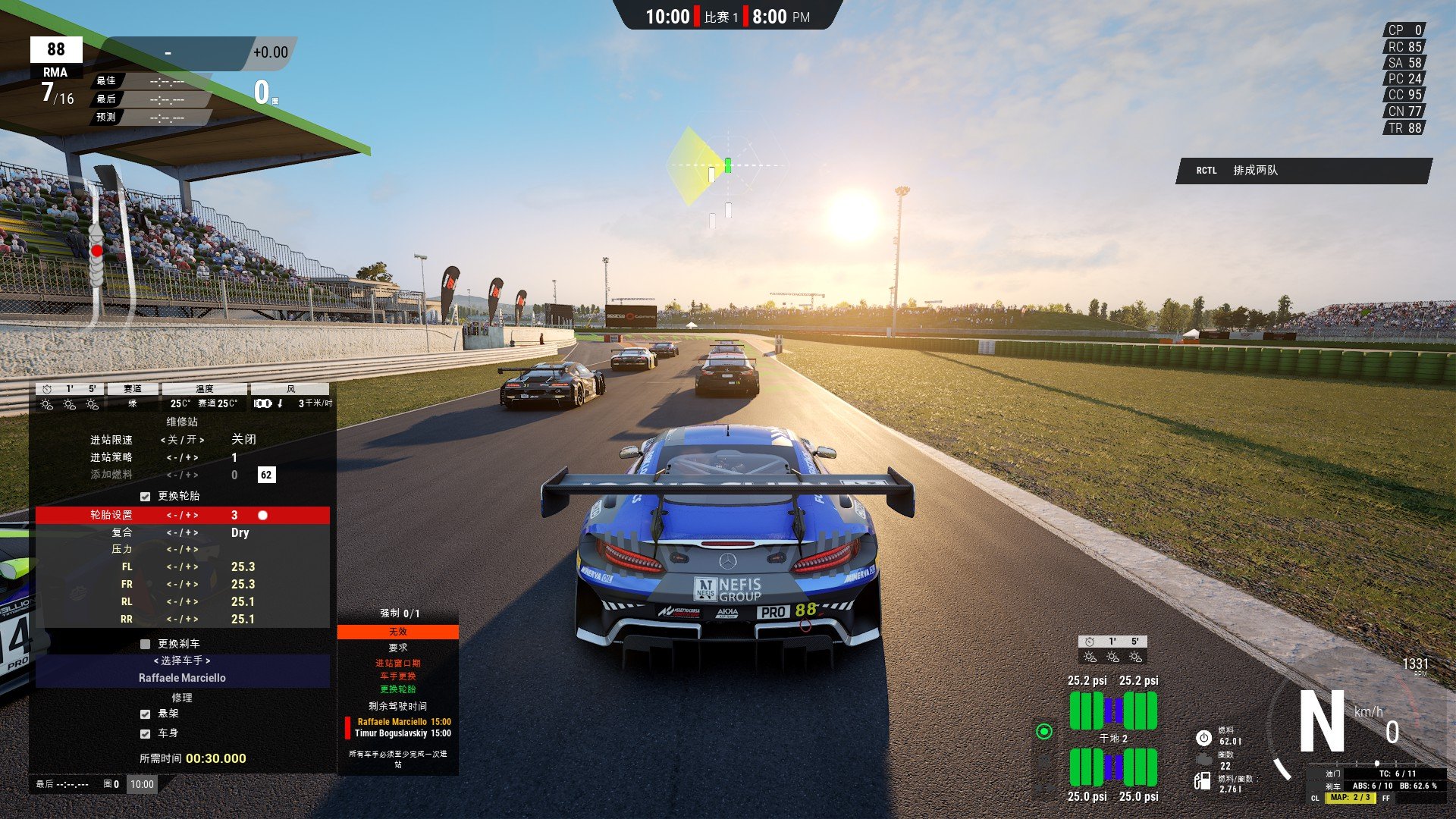Adjust the RL tyre pressure stepper

point(182,602)
